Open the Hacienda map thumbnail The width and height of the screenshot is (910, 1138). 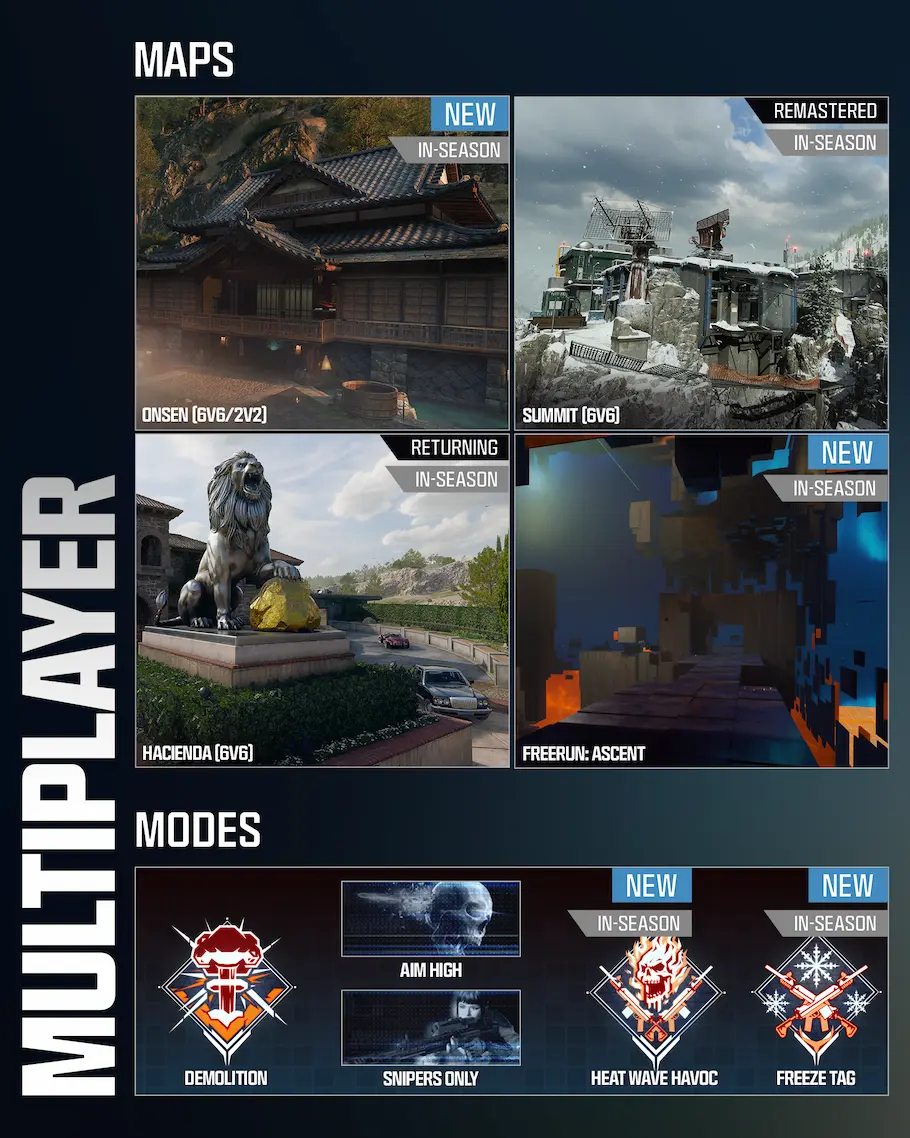[322, 600]
